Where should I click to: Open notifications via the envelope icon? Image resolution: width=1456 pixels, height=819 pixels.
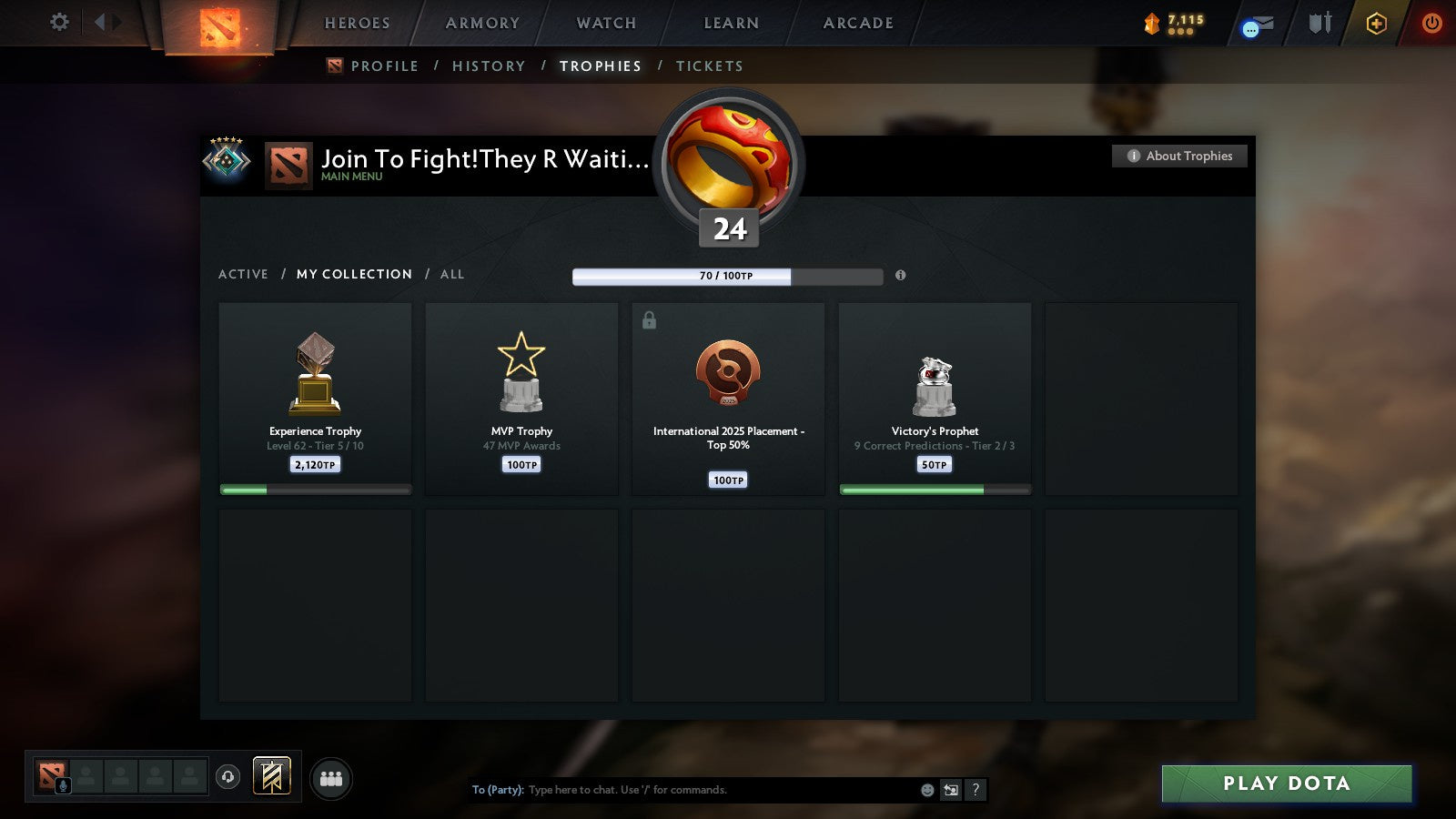(1259, 25)
